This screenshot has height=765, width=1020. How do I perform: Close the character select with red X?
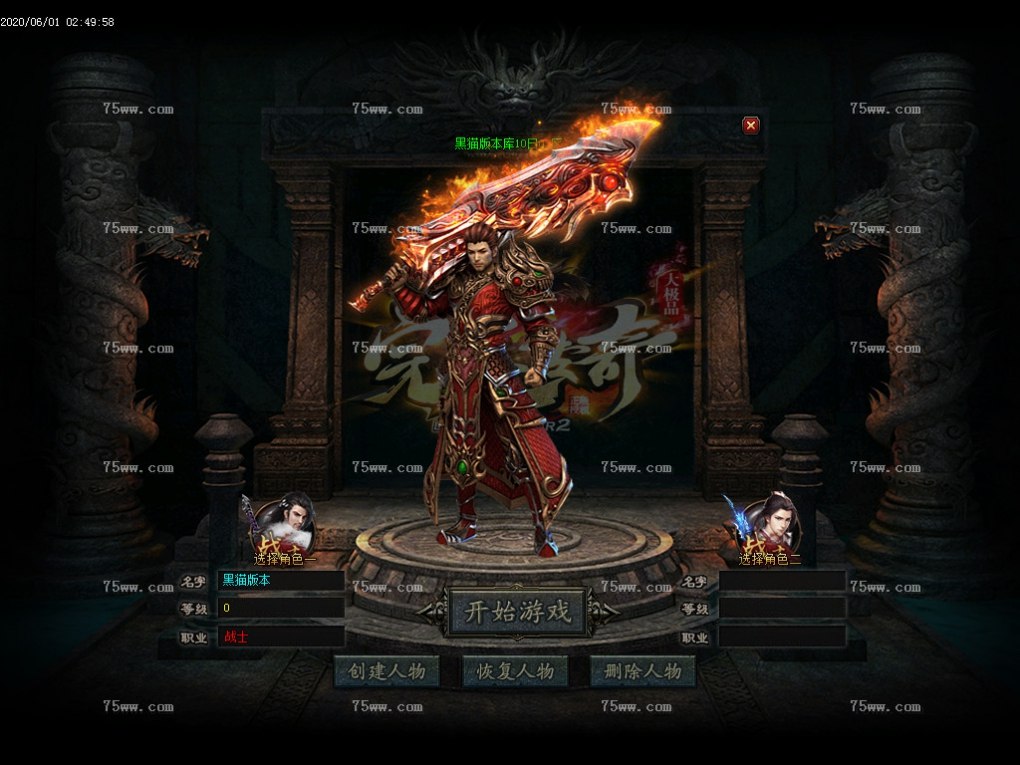(751, 125)
